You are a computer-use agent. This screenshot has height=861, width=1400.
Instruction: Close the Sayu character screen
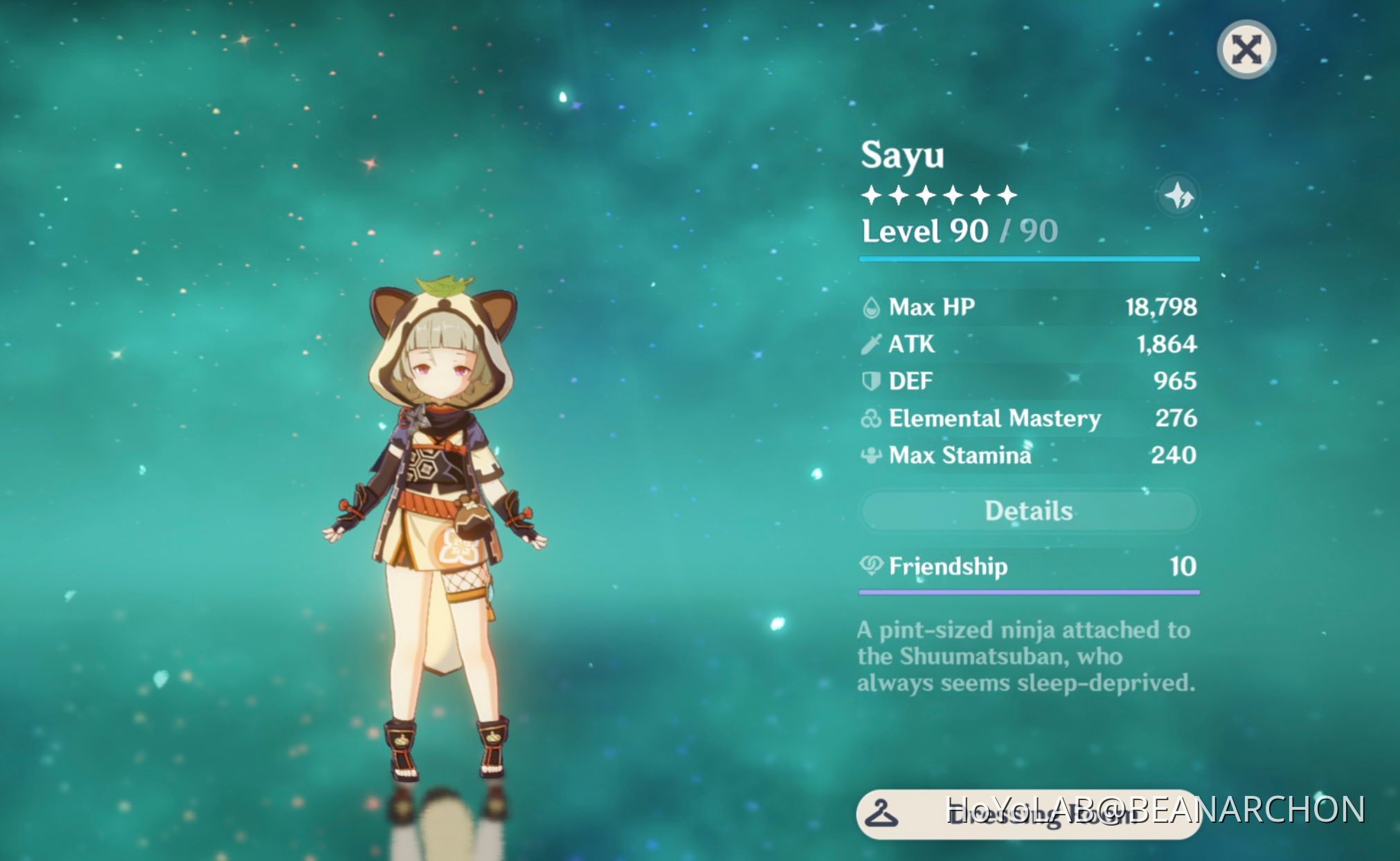click(x=1246, y=47)
